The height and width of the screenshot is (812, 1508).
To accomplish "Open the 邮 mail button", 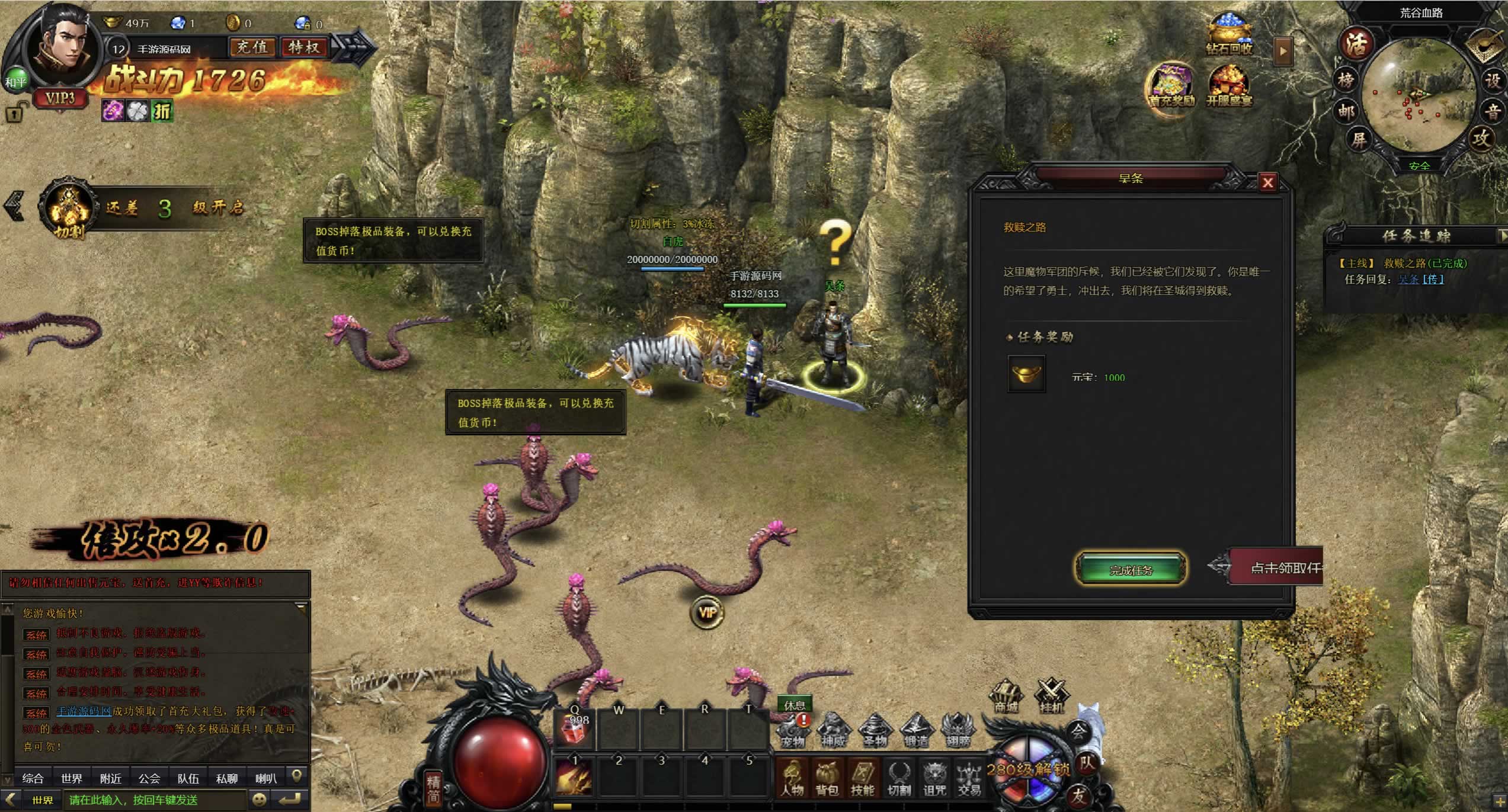I will point(1346,111).
